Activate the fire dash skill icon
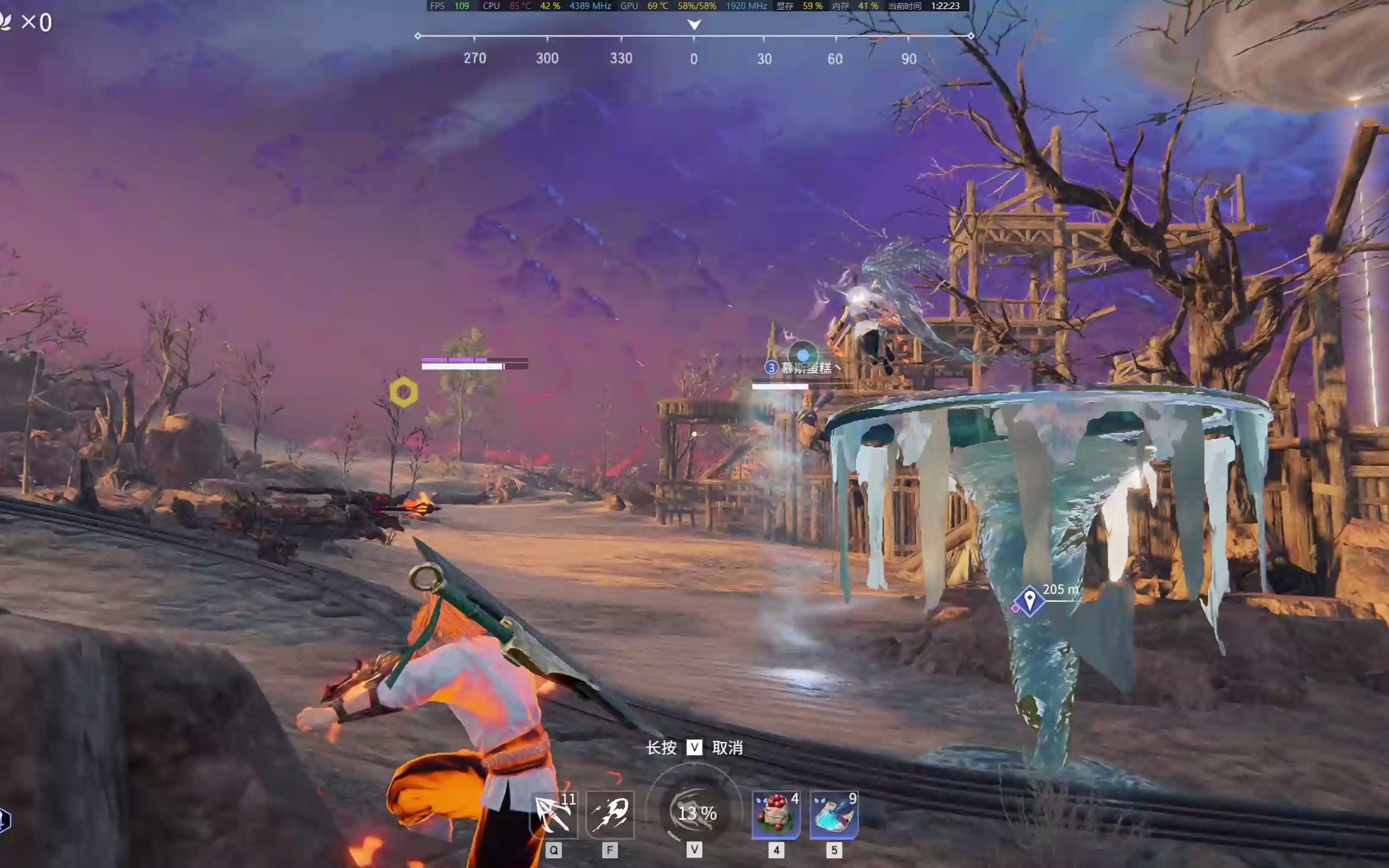 pyautogui.click(x=609, y=814)
